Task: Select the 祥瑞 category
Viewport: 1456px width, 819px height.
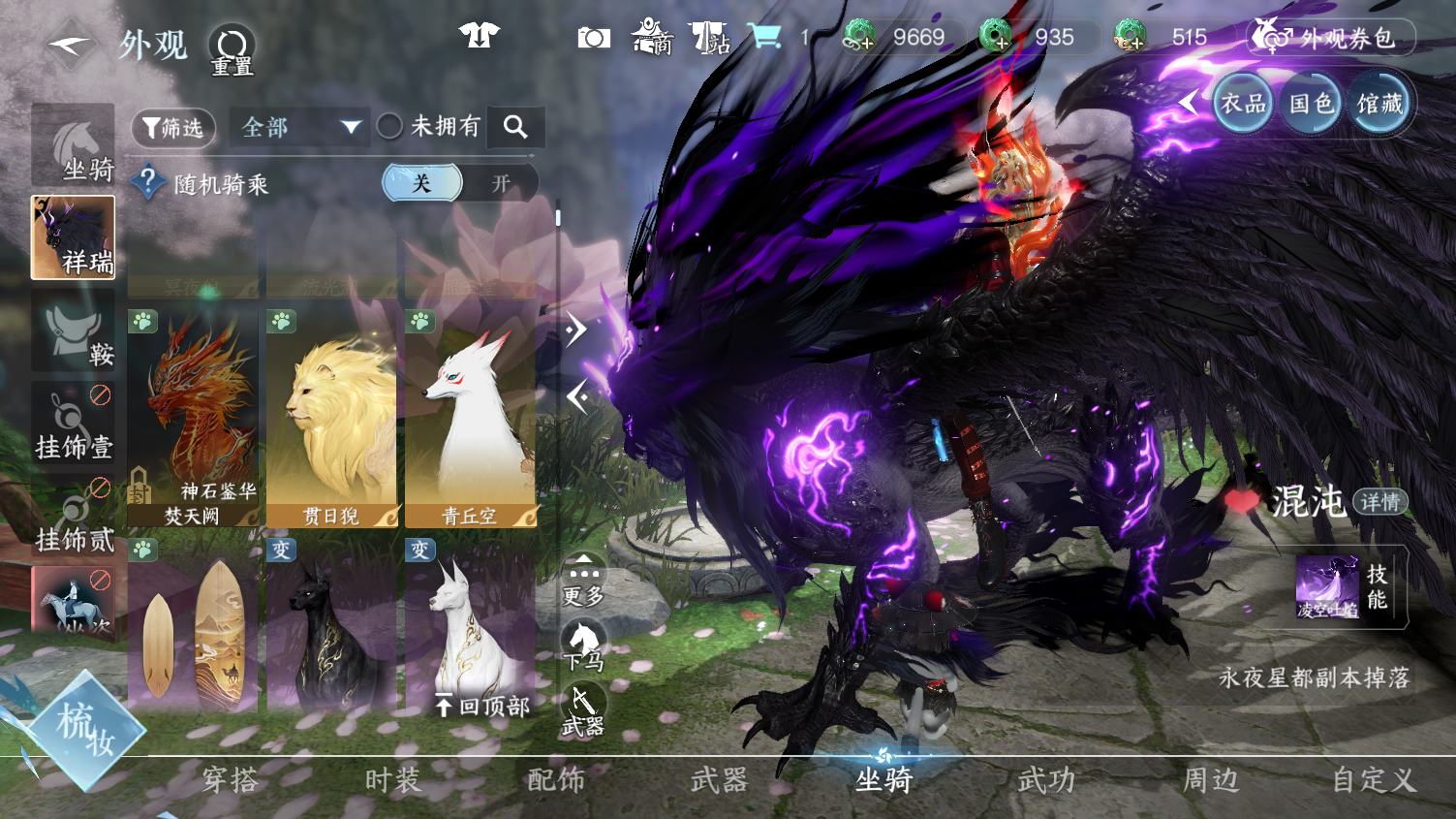Action: pos(73,237)
